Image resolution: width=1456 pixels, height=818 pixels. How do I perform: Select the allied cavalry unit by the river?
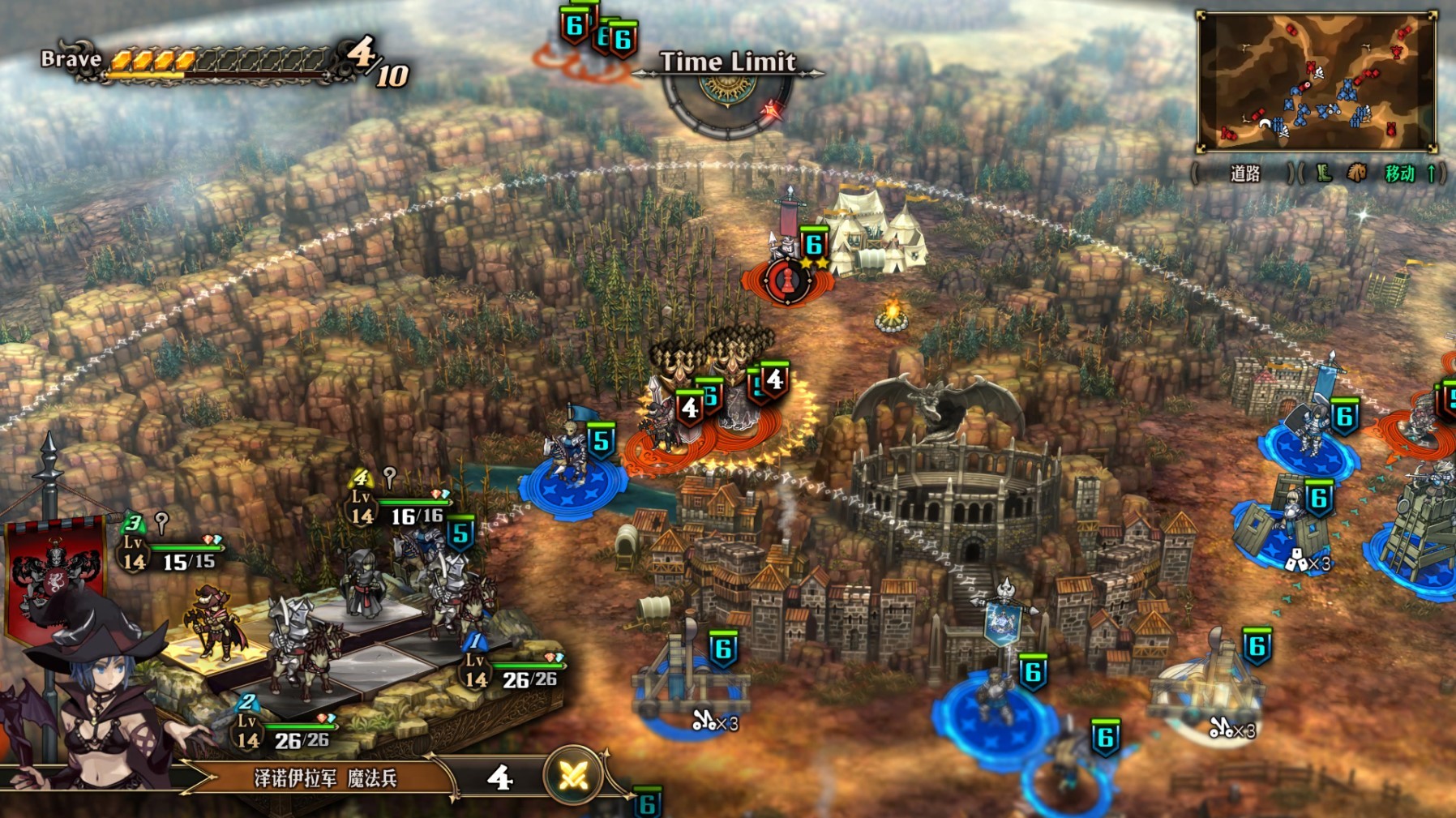coord(570,471)
